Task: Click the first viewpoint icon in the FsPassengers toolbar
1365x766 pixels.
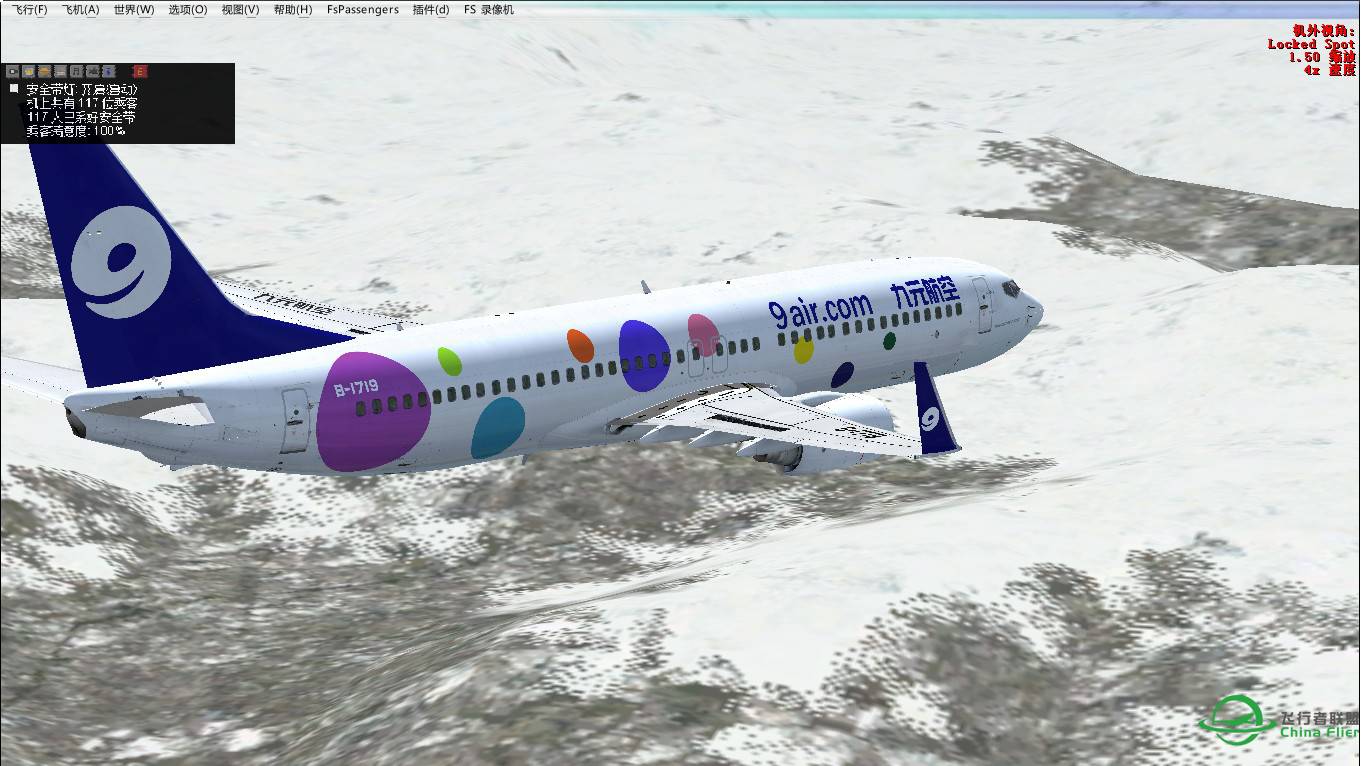Action: pos(13,71)
